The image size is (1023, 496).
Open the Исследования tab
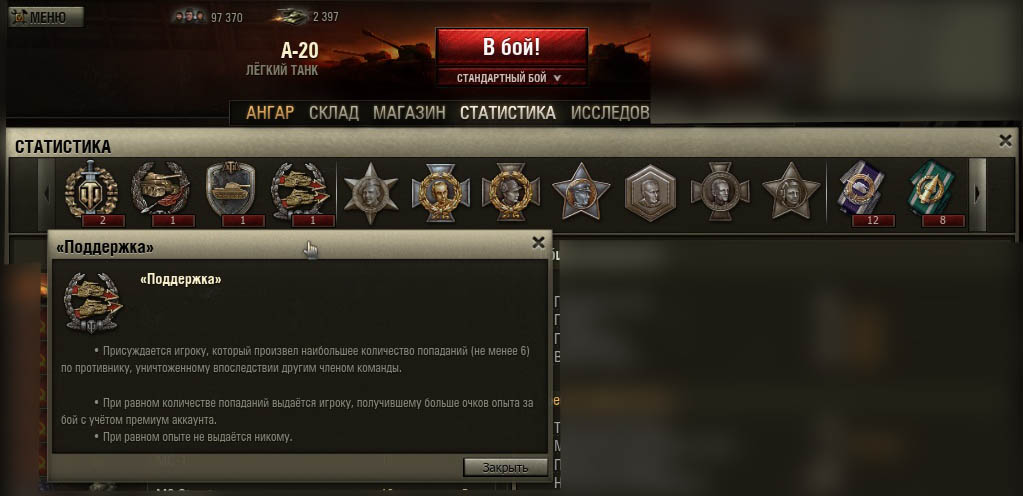click(609, 113)
